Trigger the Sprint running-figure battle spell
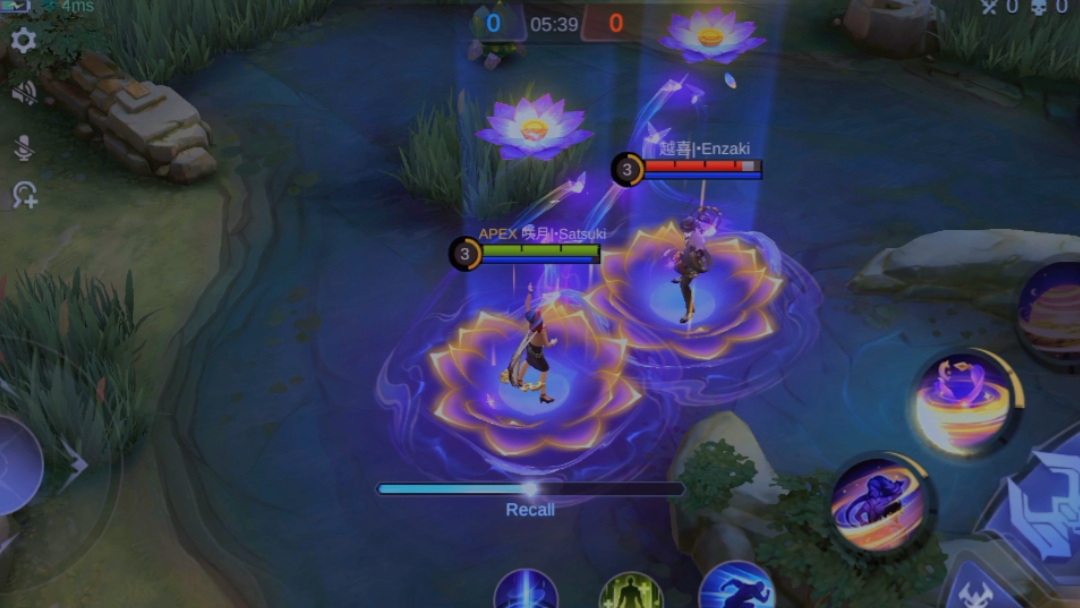Viewport: 1080px width, 608px height. click(737, 588)
